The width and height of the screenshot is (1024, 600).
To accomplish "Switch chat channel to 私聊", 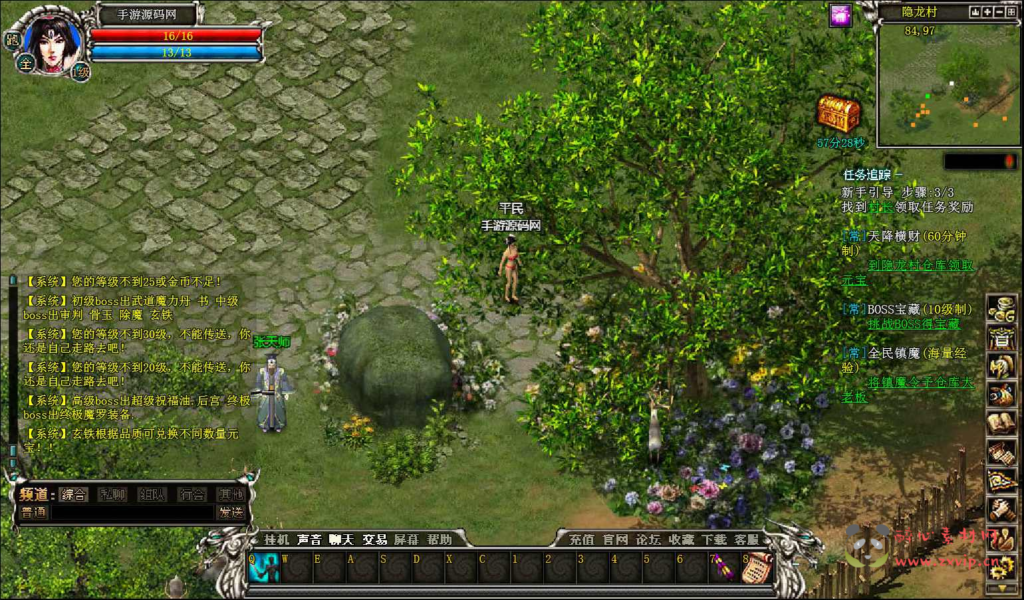I will tap(111, 494).
